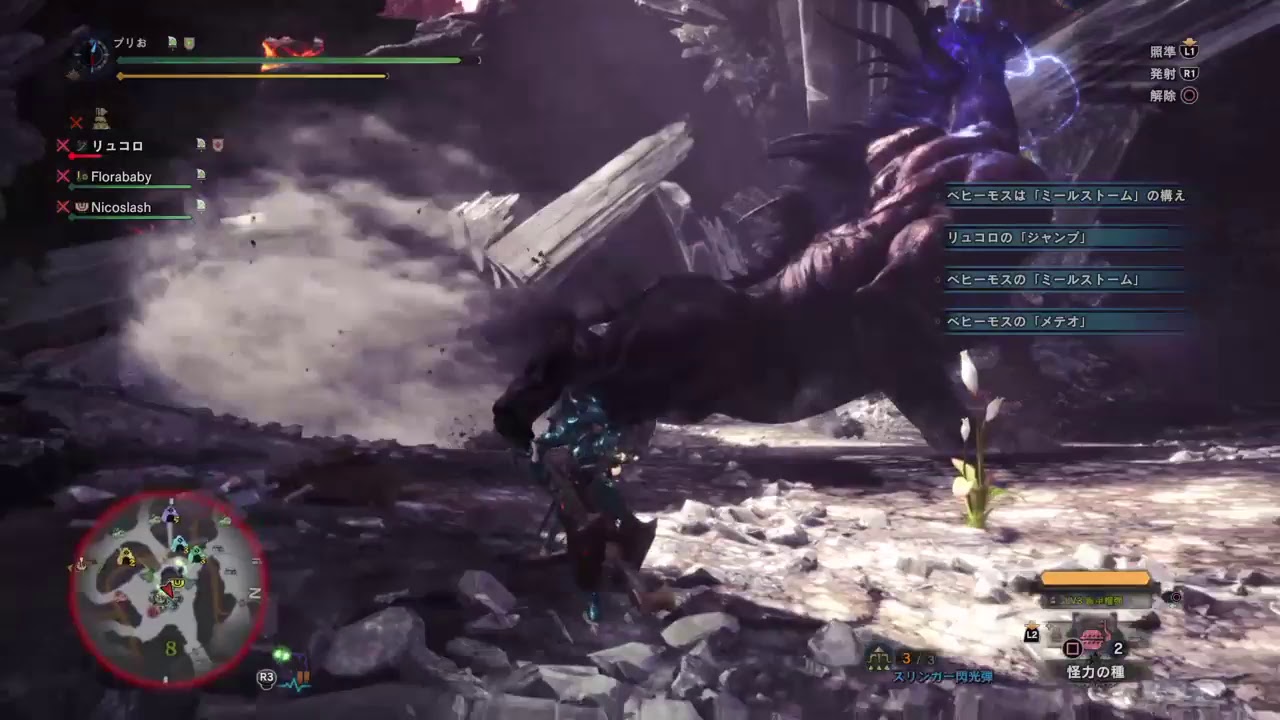Select the Palico head icon under the health bar
The width and height of the screenshot is (1280, 720).
pos(102,118)
